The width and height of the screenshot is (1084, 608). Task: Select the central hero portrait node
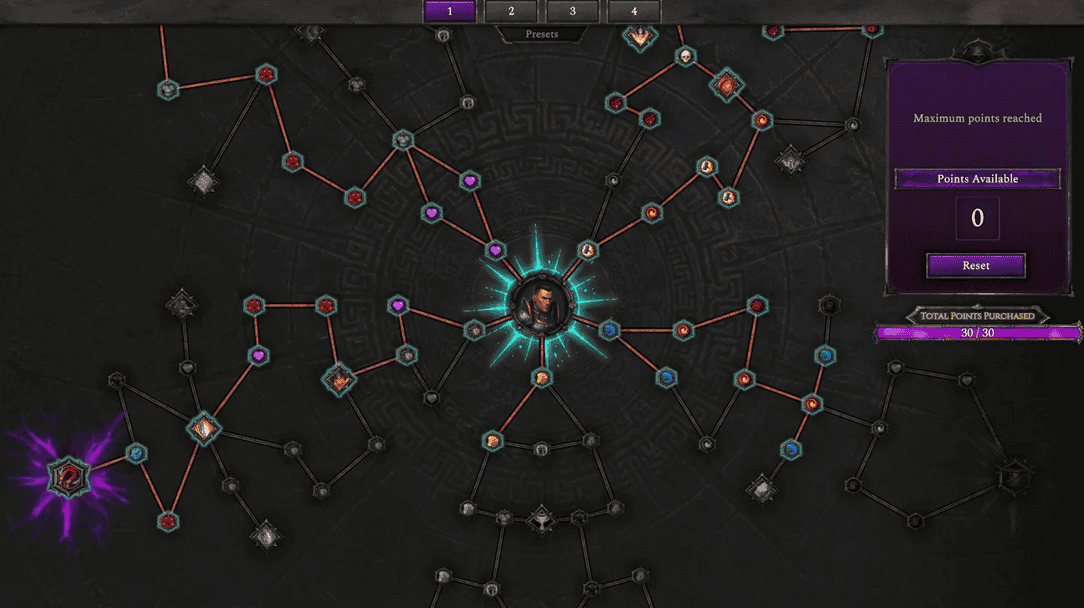click(541, 305)
